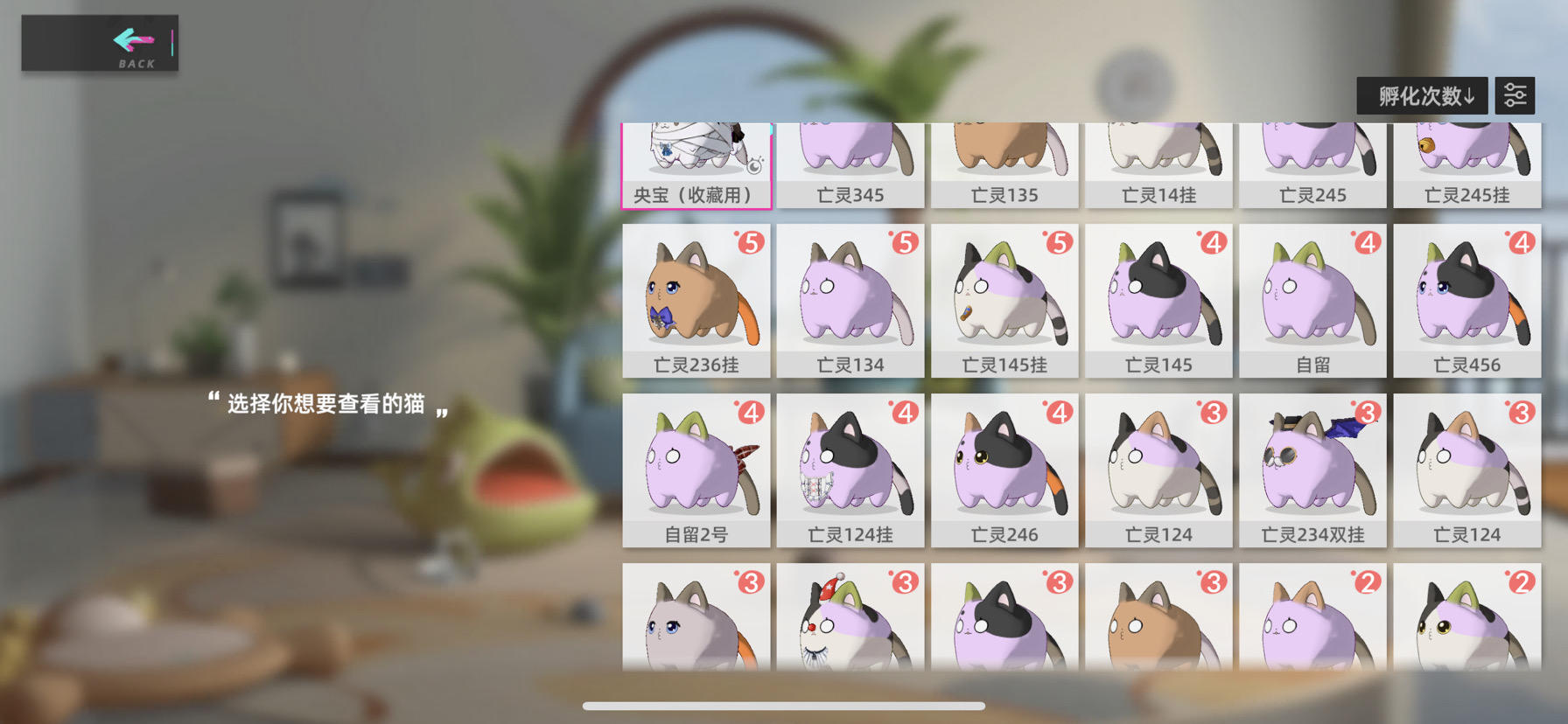Select the cat named 自留2号
Screen dimensions: 1568x724
point(696,468)
